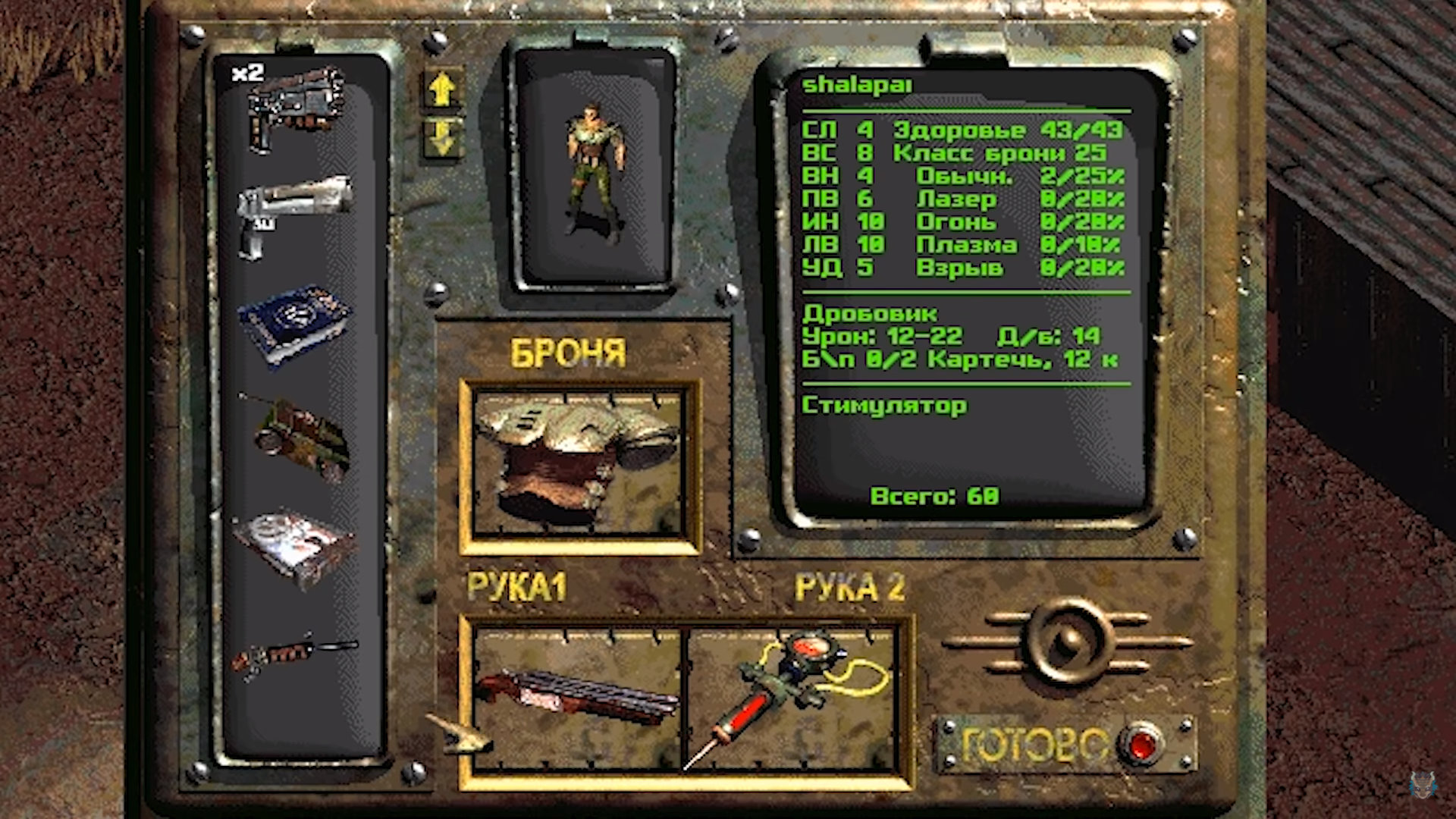This screenshot has height=819, width=1456.
Task: Click the inventory scroll down arrow
Action: coord(442,137)
